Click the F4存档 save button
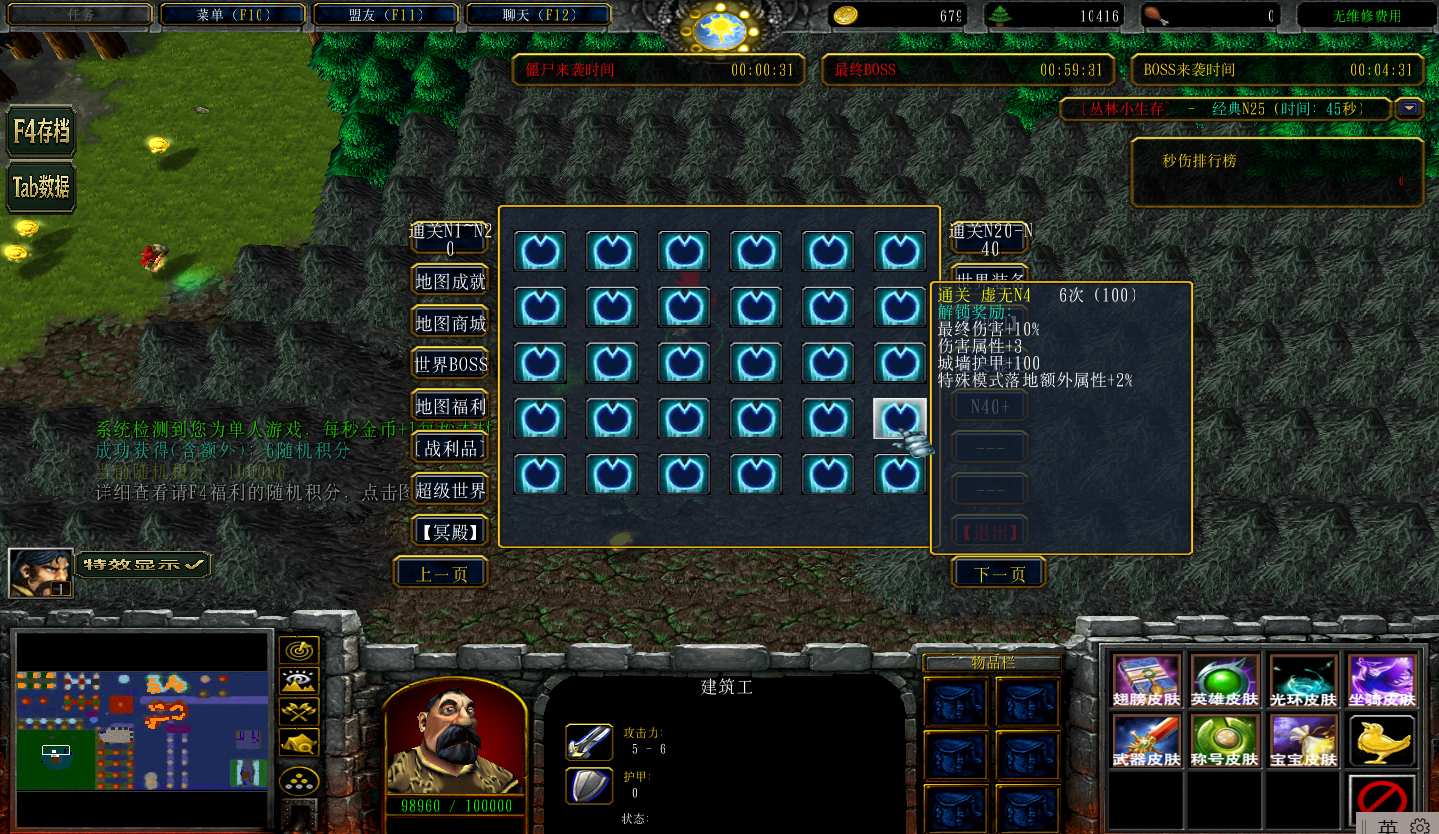Viewport: 1439px width, 834px height. pos(41,131)
